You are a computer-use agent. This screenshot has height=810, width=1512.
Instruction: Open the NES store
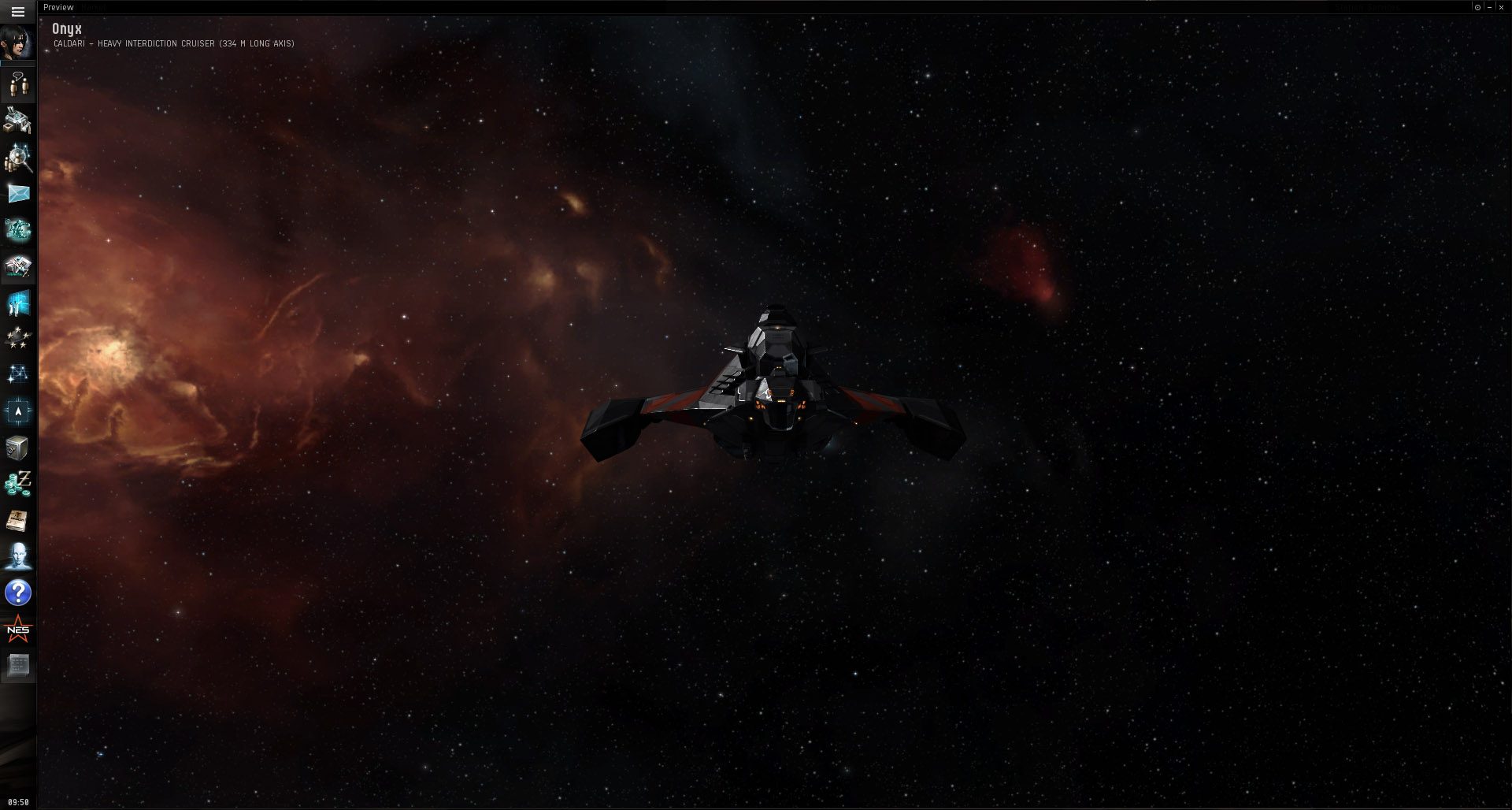pos(17,630)
